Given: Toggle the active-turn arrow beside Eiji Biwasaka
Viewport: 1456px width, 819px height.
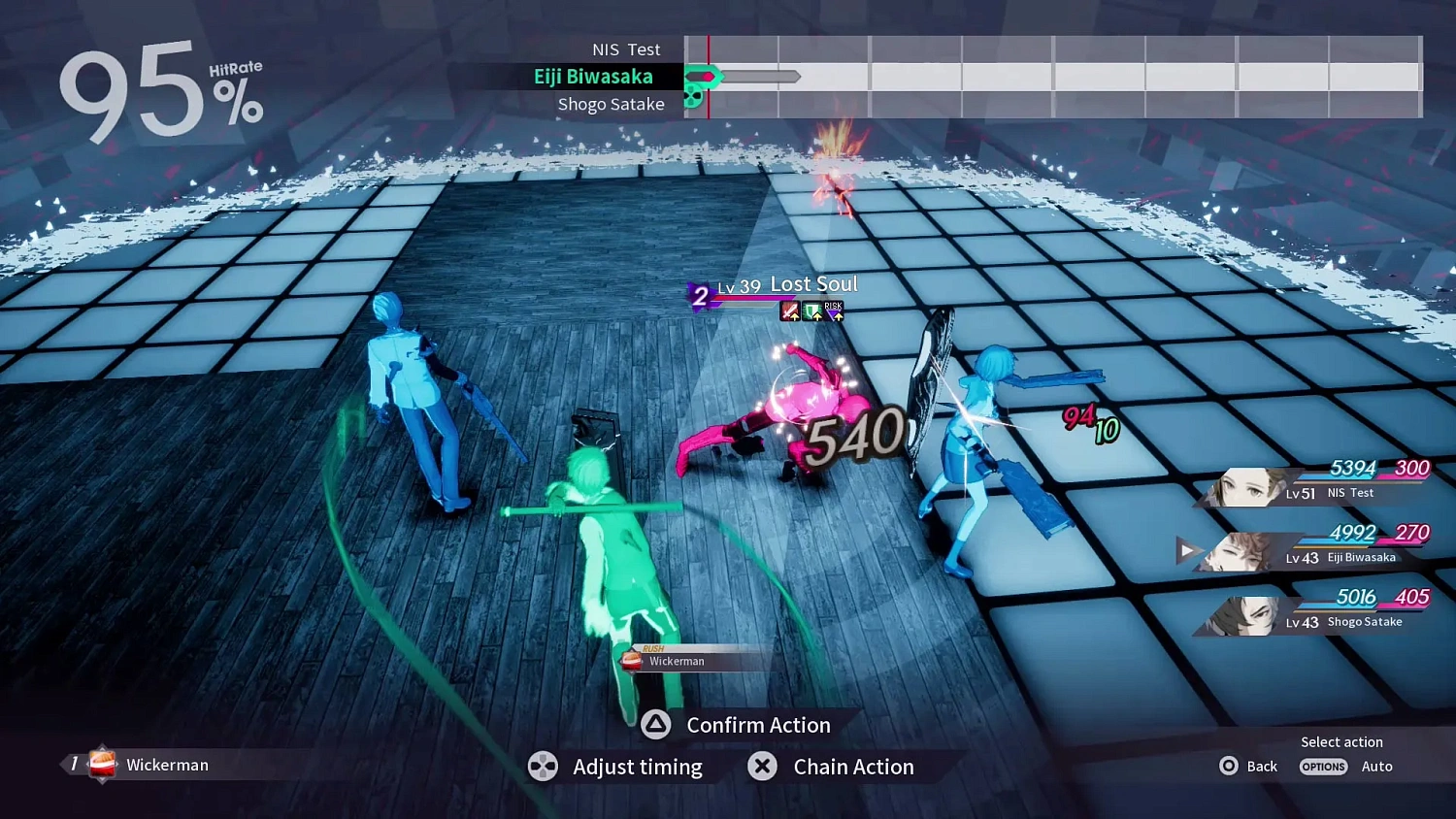Looking at the screenshot, I should pos(1186,550).
